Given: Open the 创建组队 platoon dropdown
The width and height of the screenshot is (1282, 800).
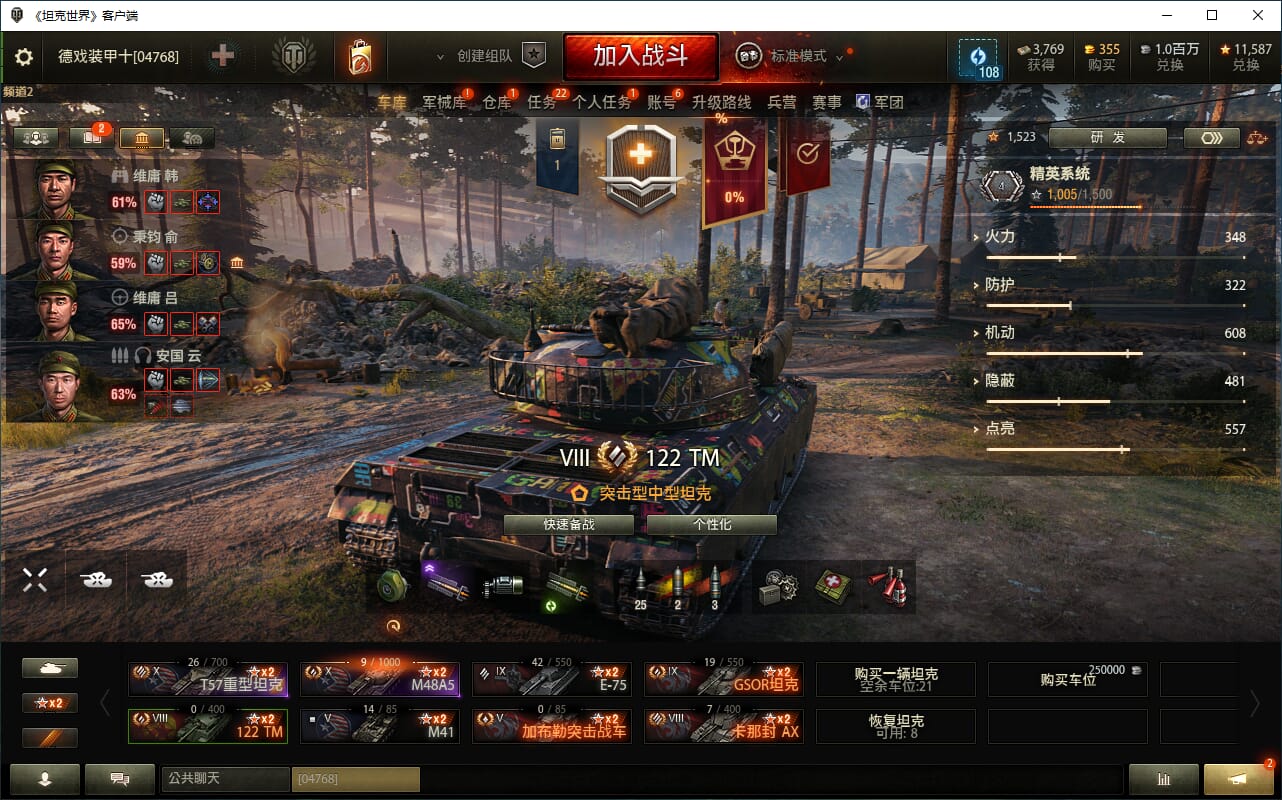Looking at the screenshot, I should pyautogui.click(x=485, y=57).
